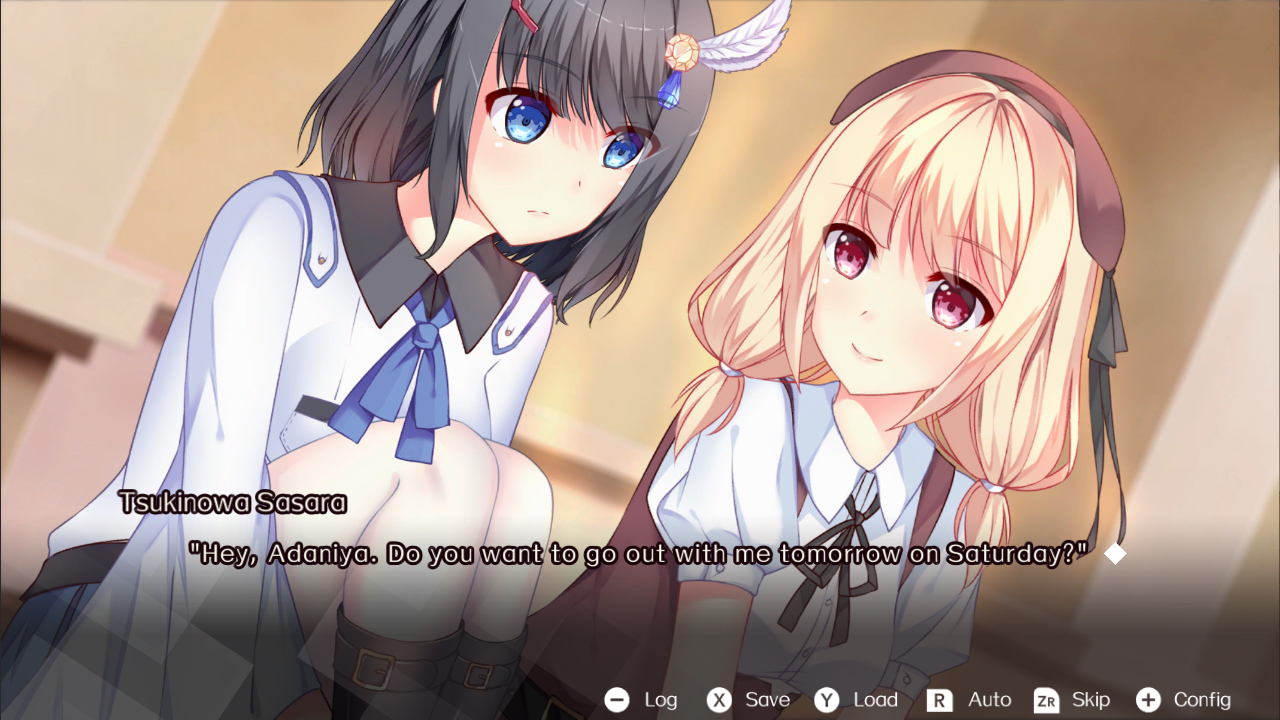This screenshot has height=720, width=1280.
Task: Select the plus icon beside Config
Action: pos(1148,700)
